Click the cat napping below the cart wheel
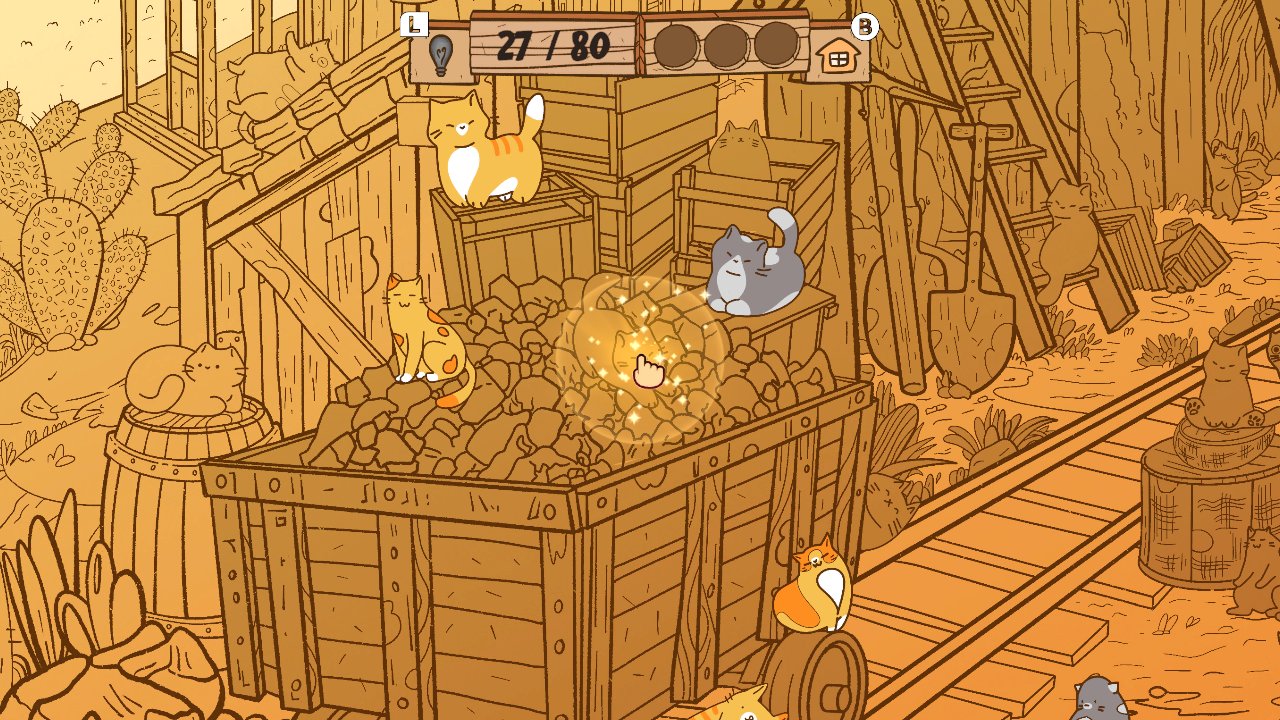Screen dimensions: 1280x720 (x=740, y=710)
